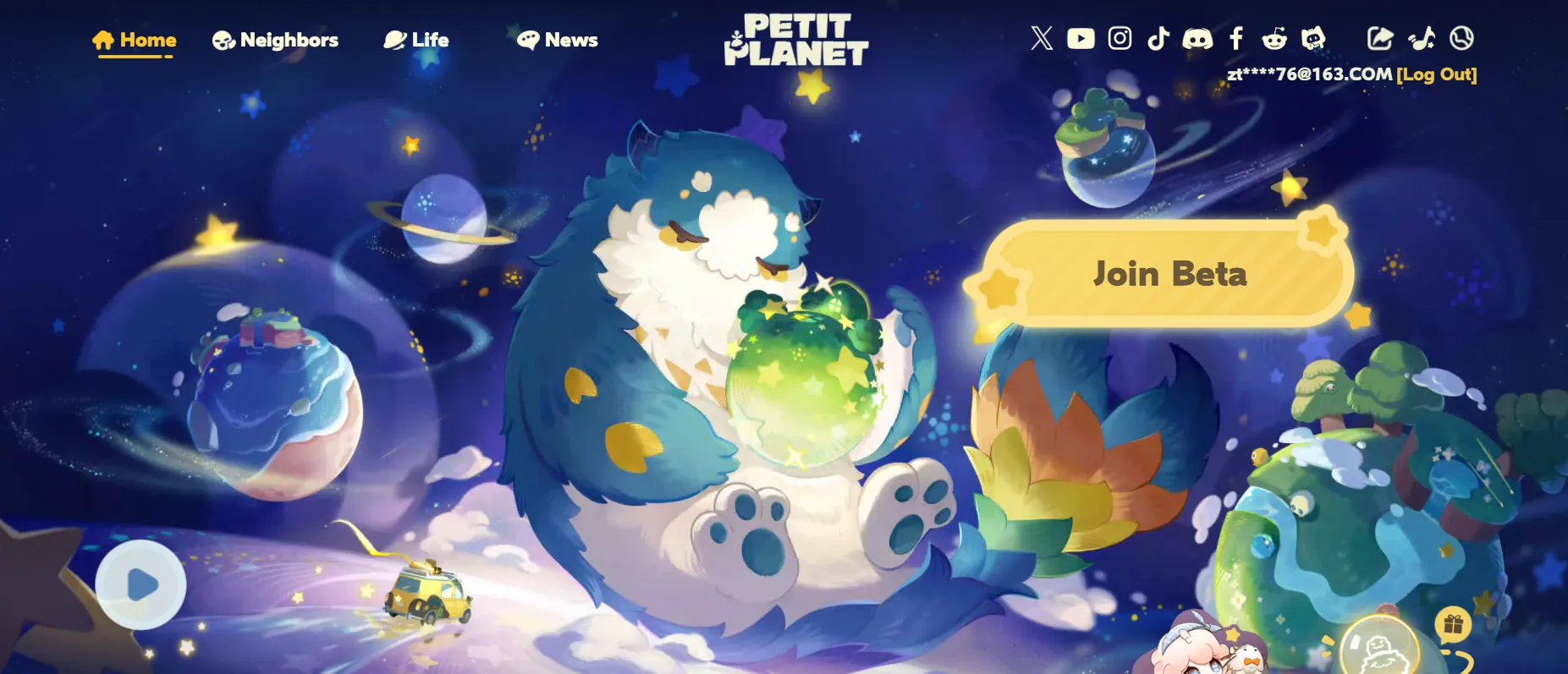
Task: Open the TikTok social icon
Action: (1158, 37)
